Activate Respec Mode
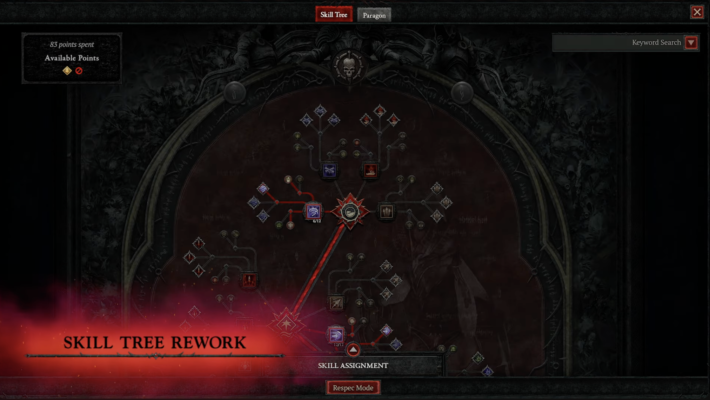The width and height of the screenshot is (710, 400). click(353, 387)
